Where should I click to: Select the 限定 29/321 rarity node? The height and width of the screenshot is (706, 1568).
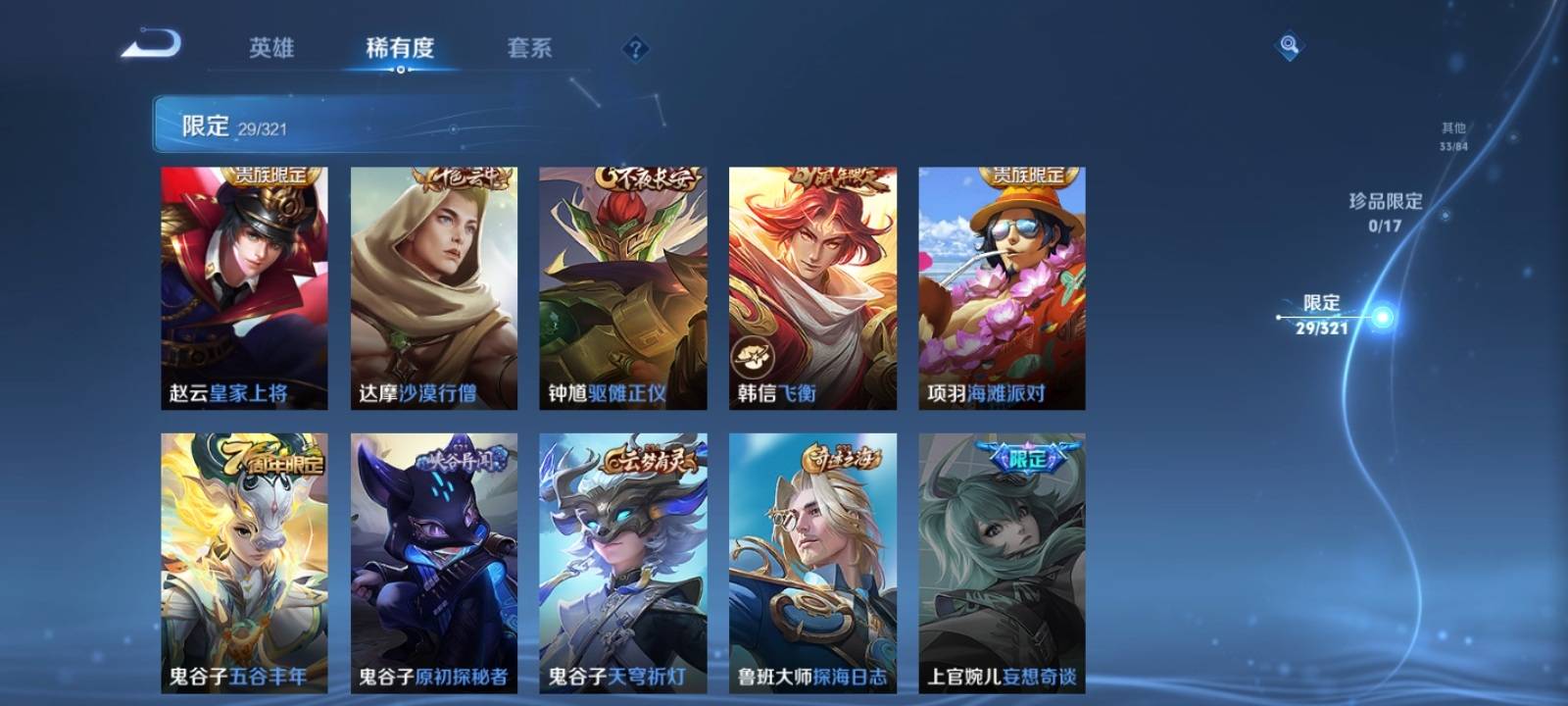1323,315
